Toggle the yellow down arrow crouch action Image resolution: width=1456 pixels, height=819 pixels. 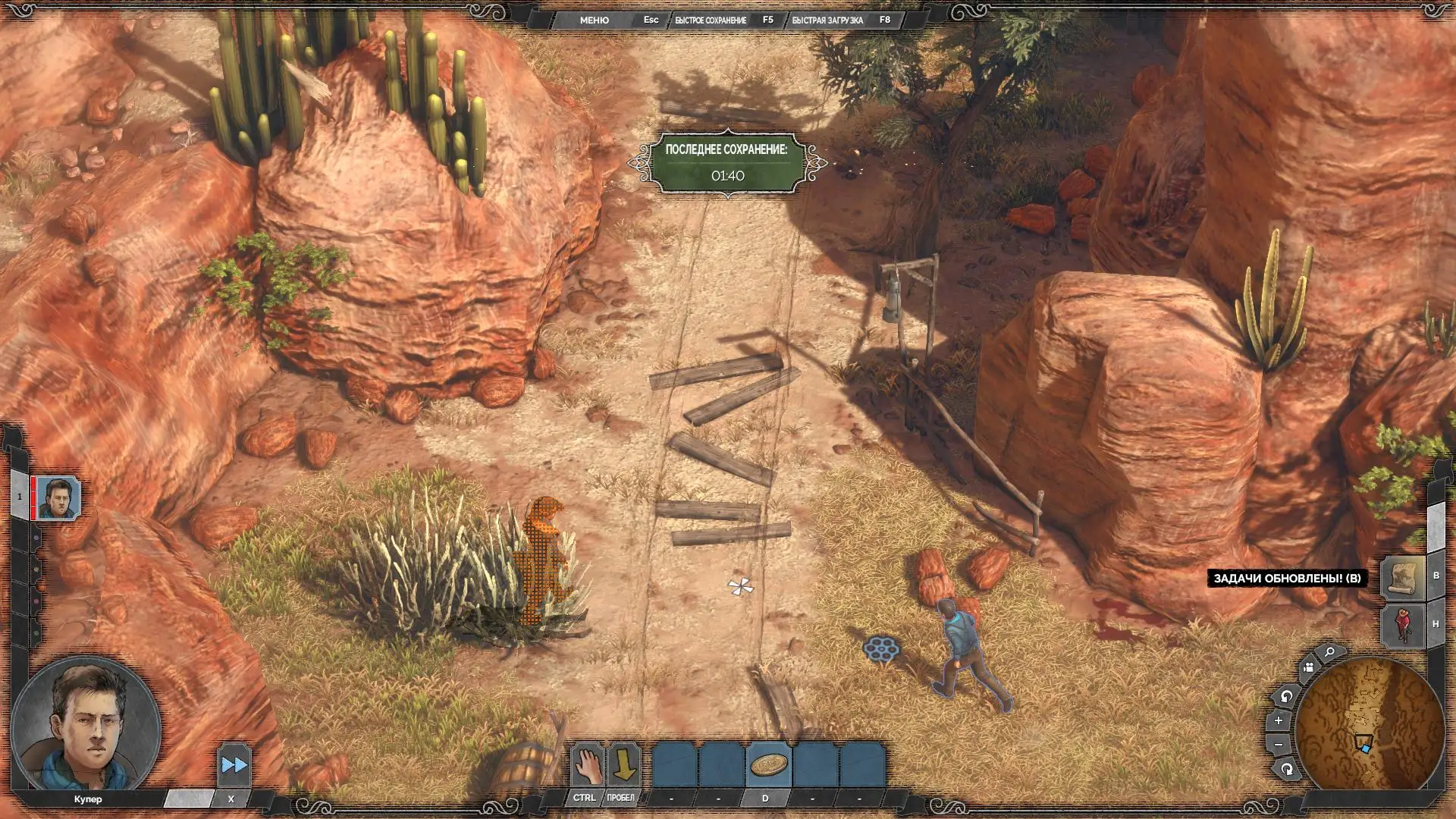[623, 765]
